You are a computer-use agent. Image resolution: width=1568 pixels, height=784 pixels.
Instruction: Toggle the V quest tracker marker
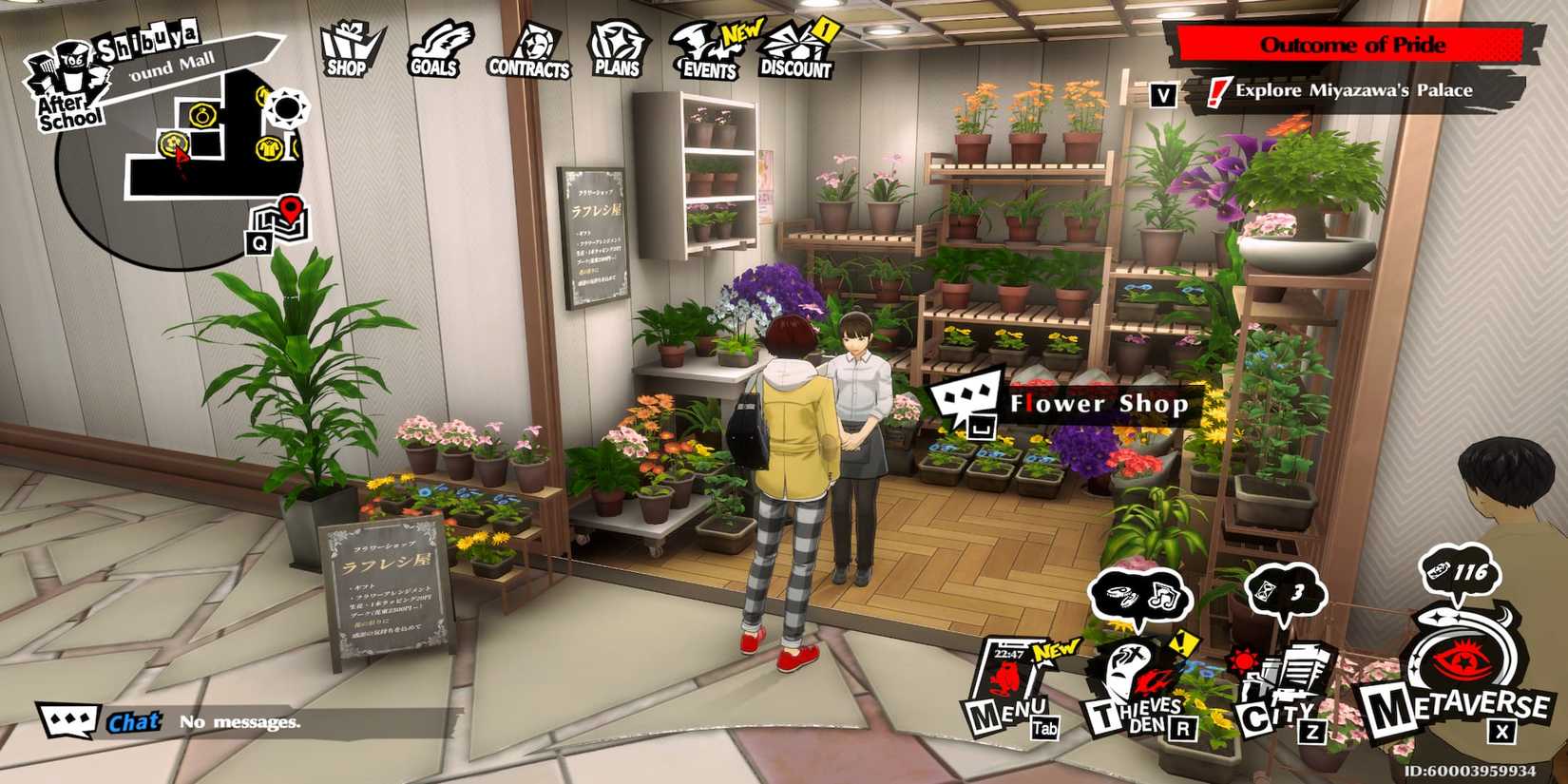[x=1161, y=95]
